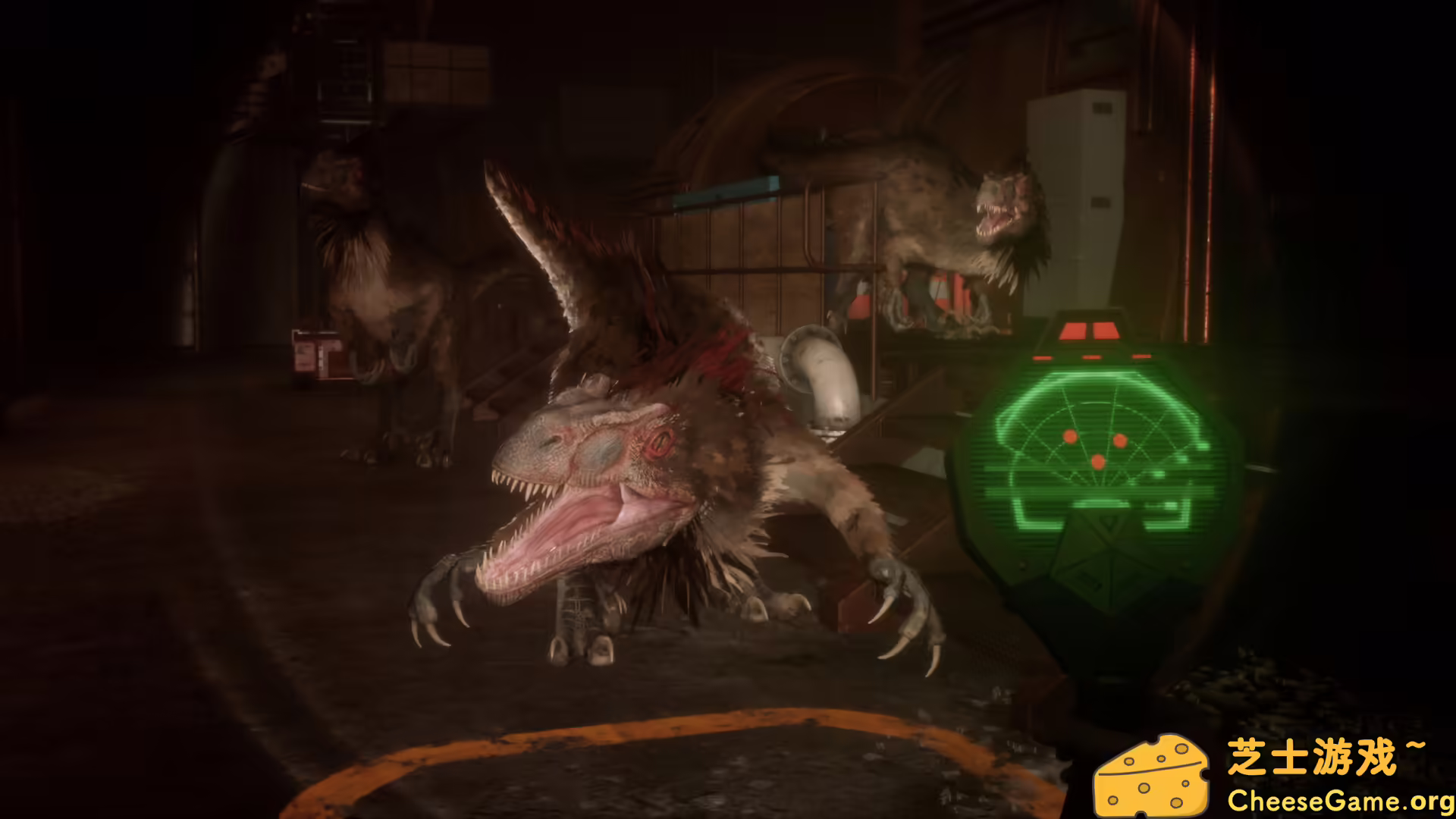Toggle the middle red indicator strip on radar housing

[1091, 356]
